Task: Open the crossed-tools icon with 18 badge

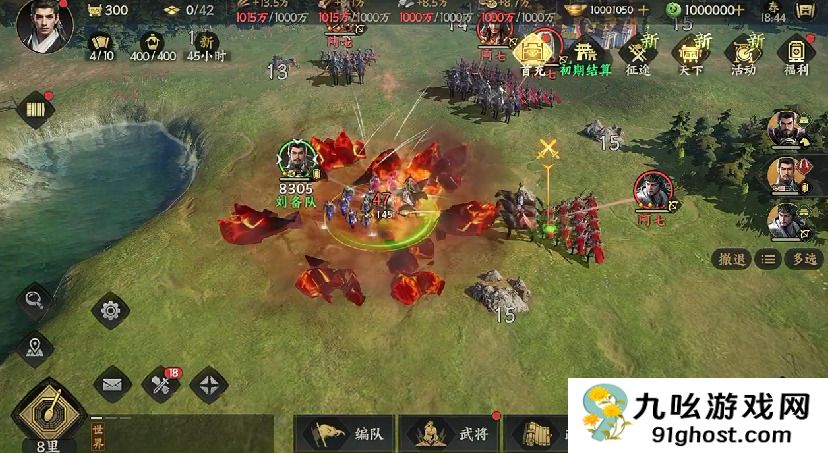Action: tap(162, 383)
